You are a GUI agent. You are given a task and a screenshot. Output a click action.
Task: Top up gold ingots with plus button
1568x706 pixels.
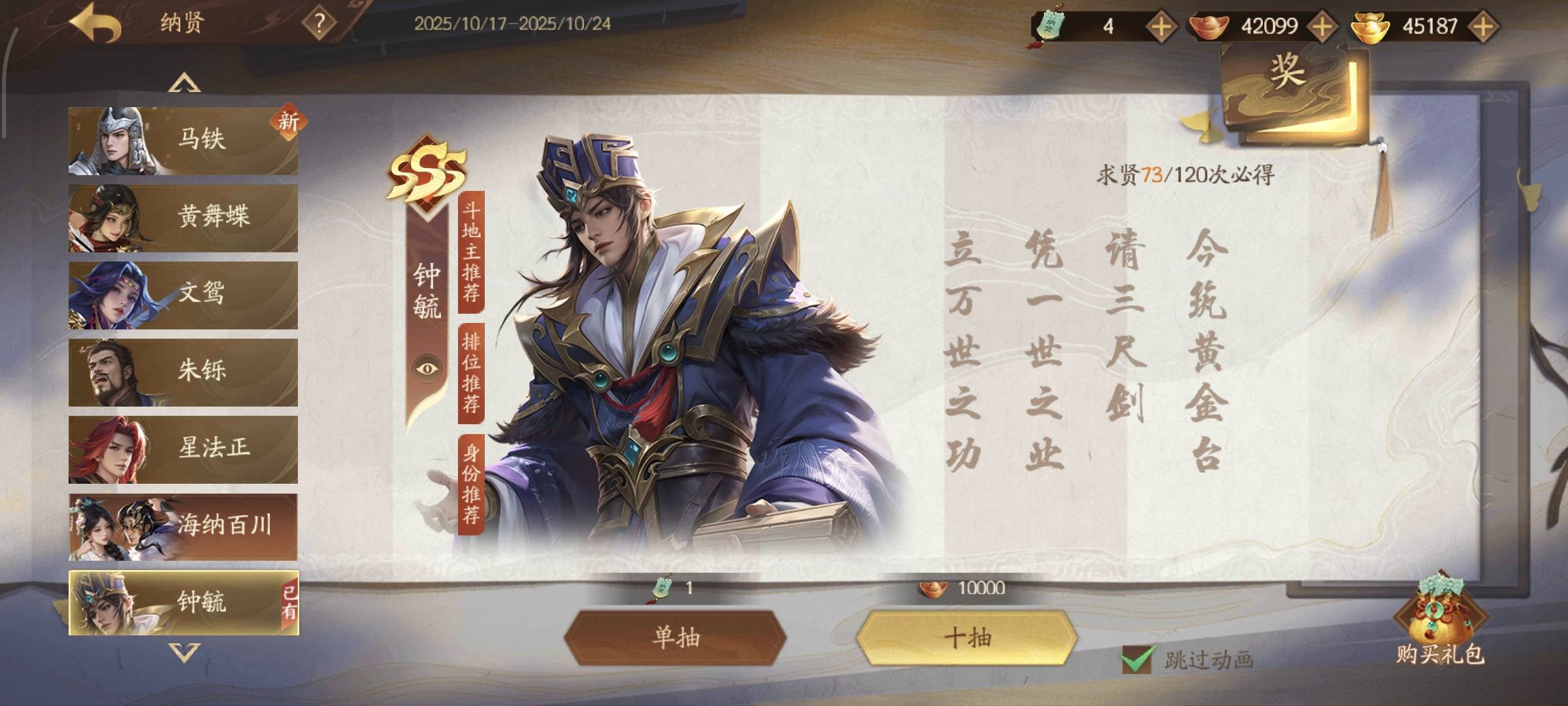pos(1483,27)
